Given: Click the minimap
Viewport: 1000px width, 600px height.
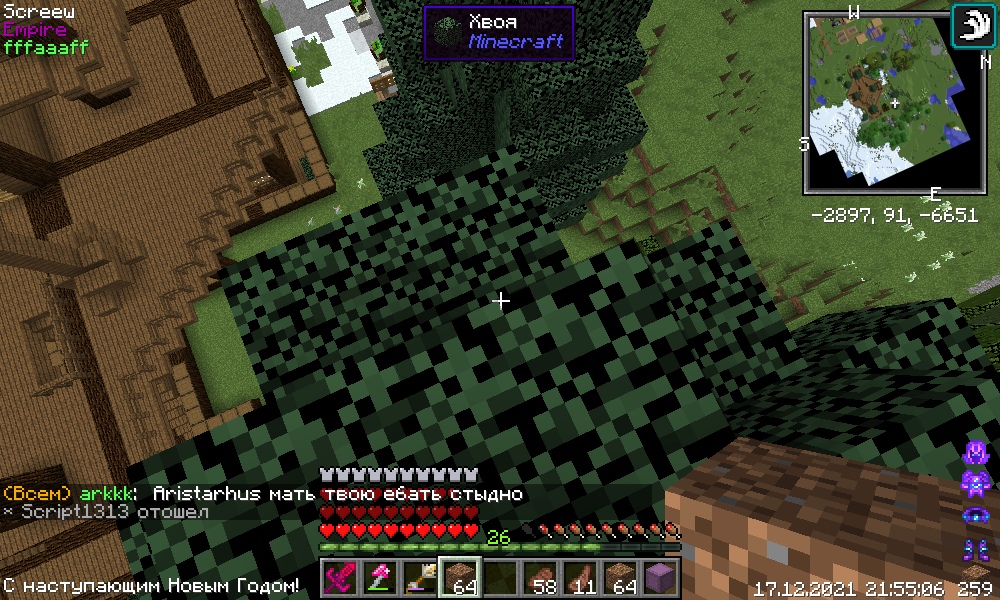Looking at the screenshot, I should (880, 100).
